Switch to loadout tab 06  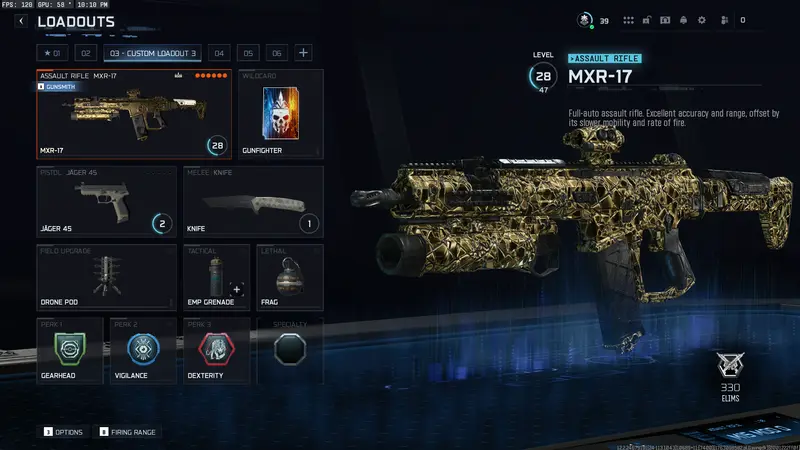276,52
